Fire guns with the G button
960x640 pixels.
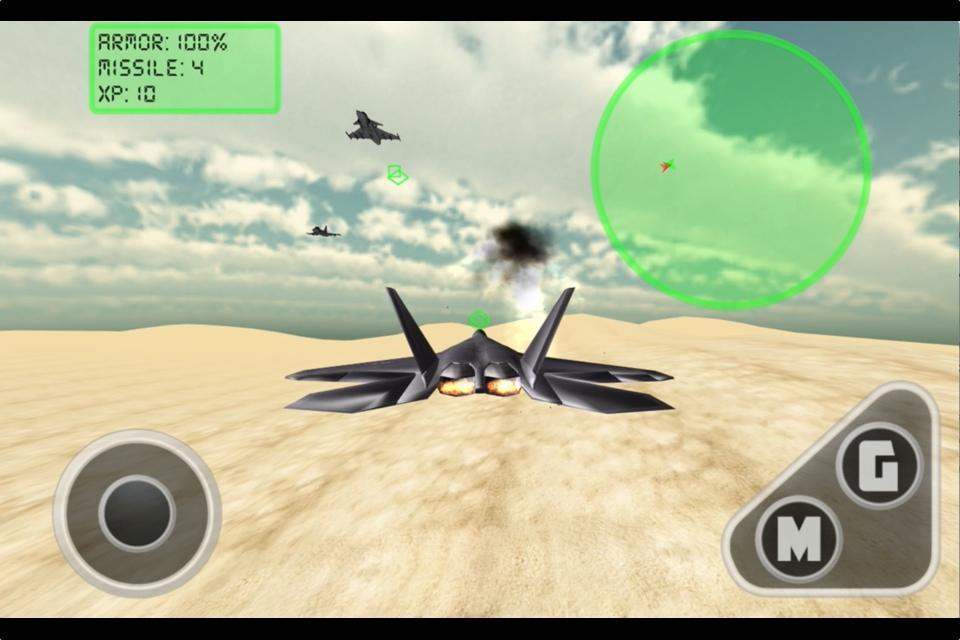[879, 466]
